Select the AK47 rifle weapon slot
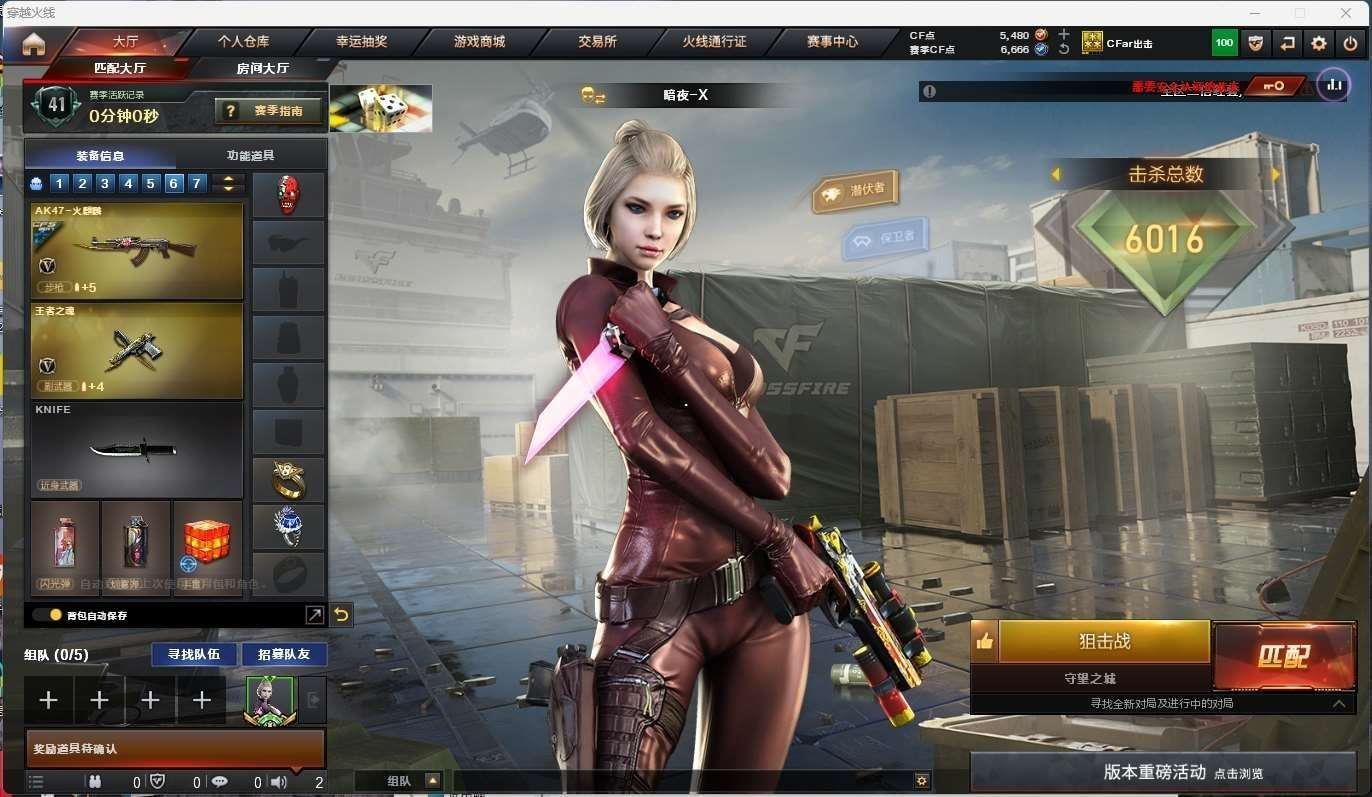The width and height of the screenshot is (1372, 797). [137, 251]
